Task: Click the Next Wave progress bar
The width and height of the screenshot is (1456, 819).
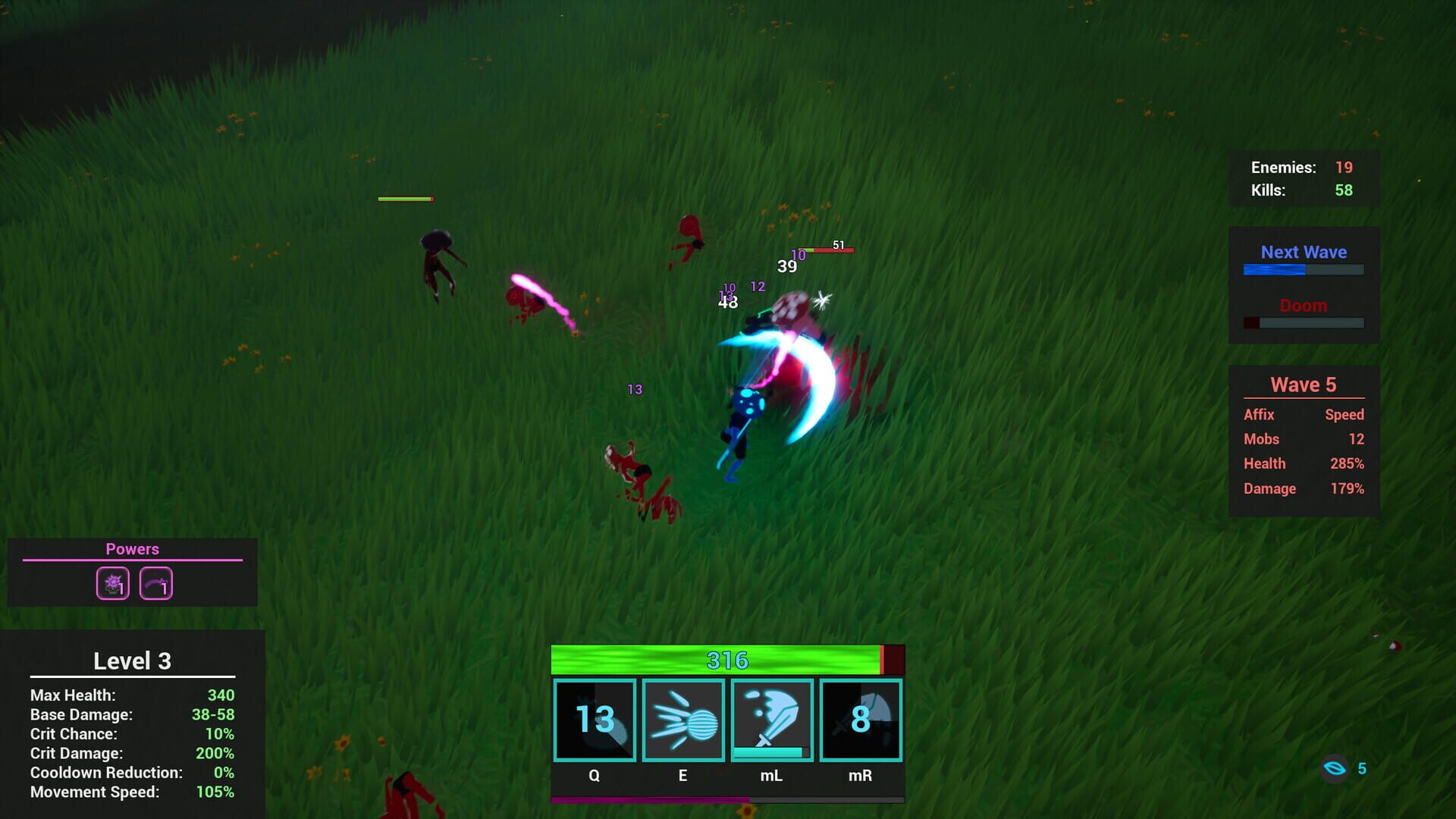Action: [1303, 268]
